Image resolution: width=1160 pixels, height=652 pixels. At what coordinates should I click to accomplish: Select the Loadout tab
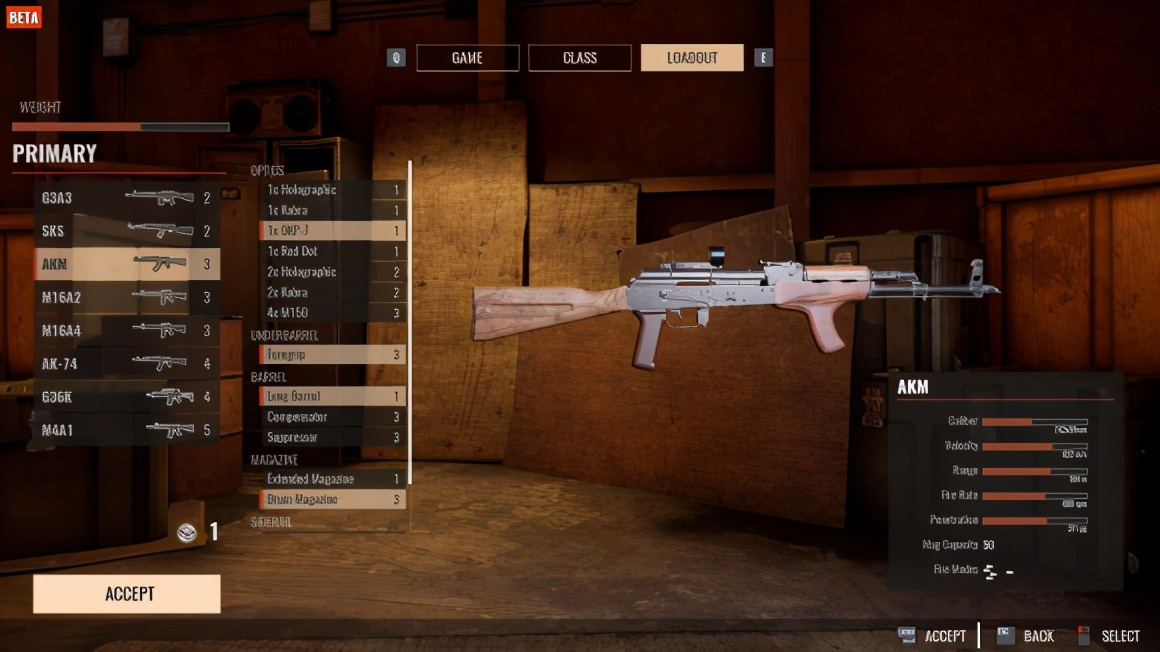click(x=692, y=58)
